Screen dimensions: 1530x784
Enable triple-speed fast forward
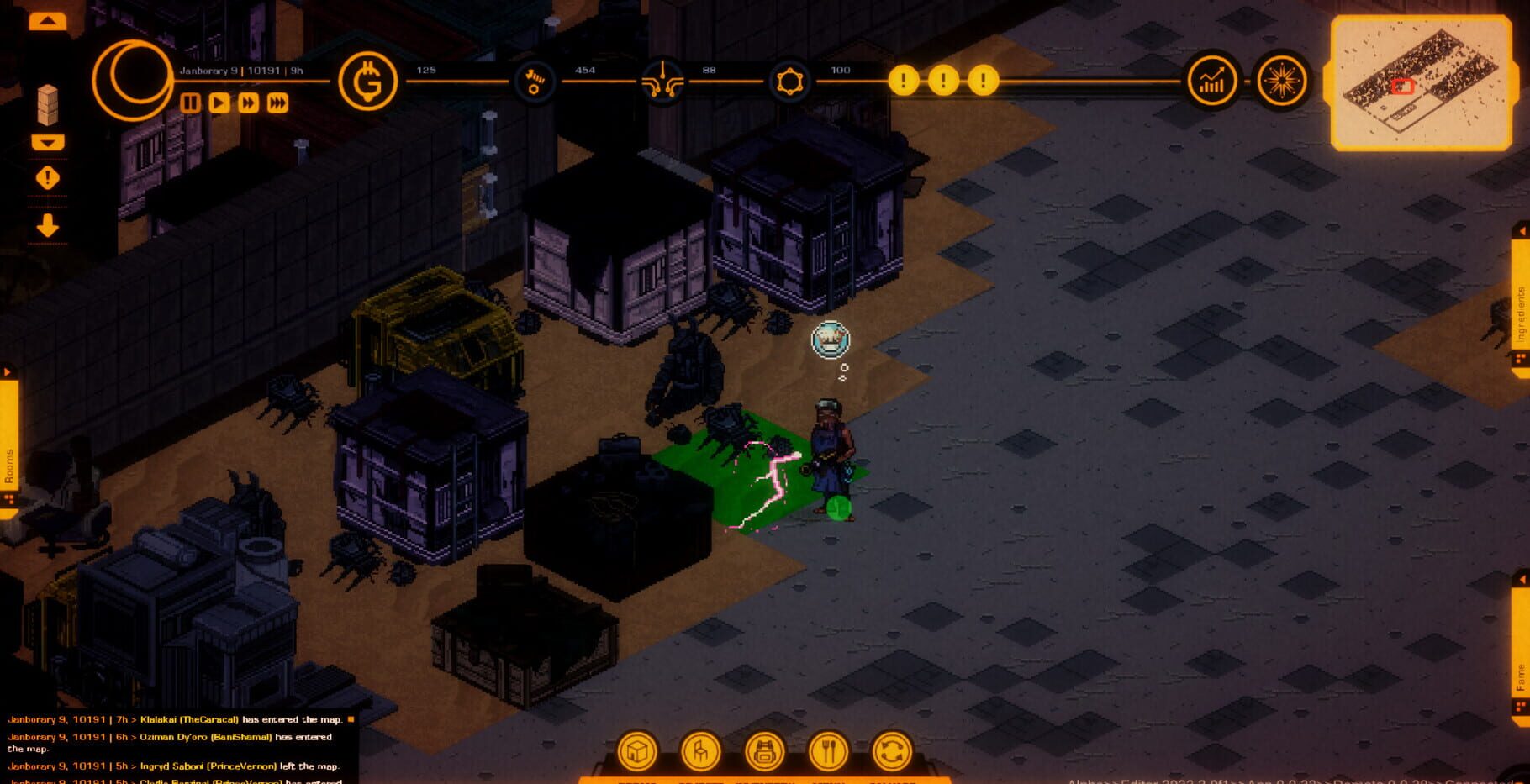click(x=277, y=105)
